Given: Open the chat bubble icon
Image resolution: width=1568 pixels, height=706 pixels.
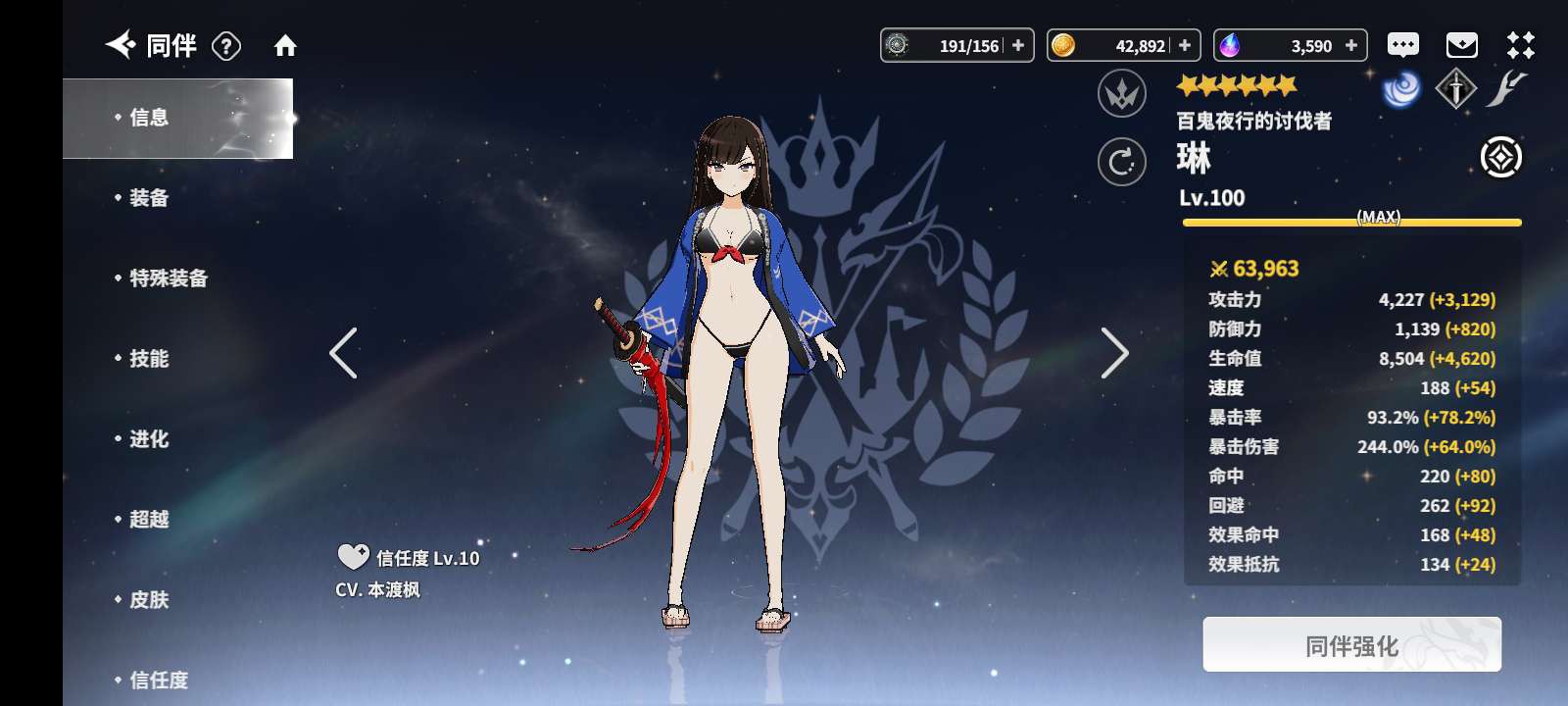Looking at the screenshot, I should point(1402,45).
